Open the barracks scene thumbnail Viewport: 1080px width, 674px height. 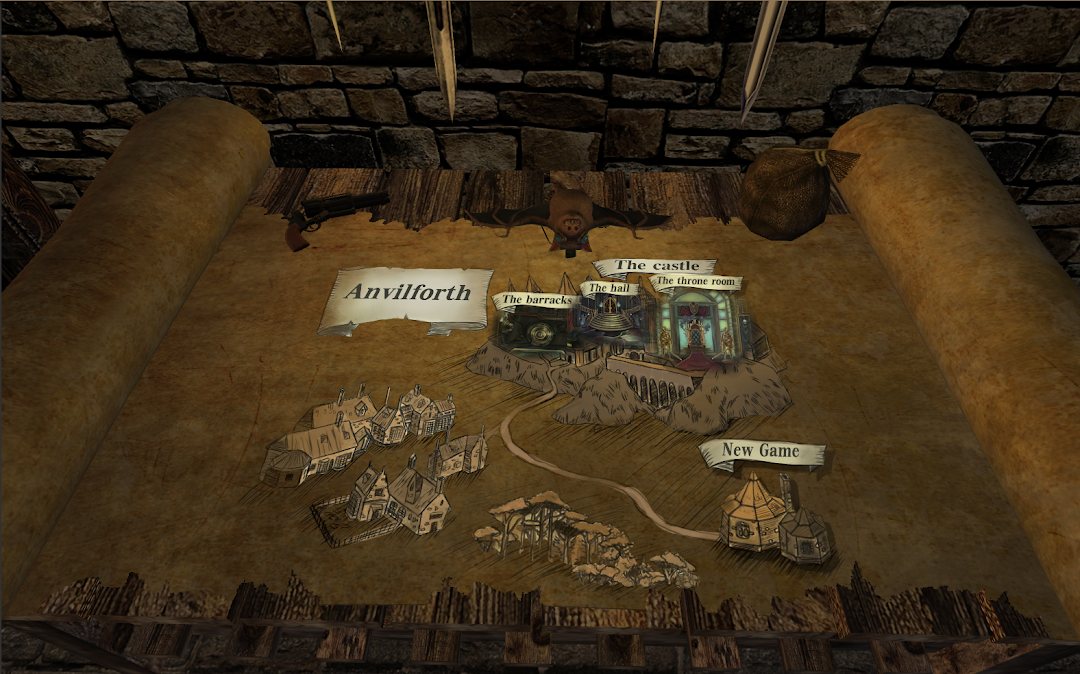[x=535, y=333]
